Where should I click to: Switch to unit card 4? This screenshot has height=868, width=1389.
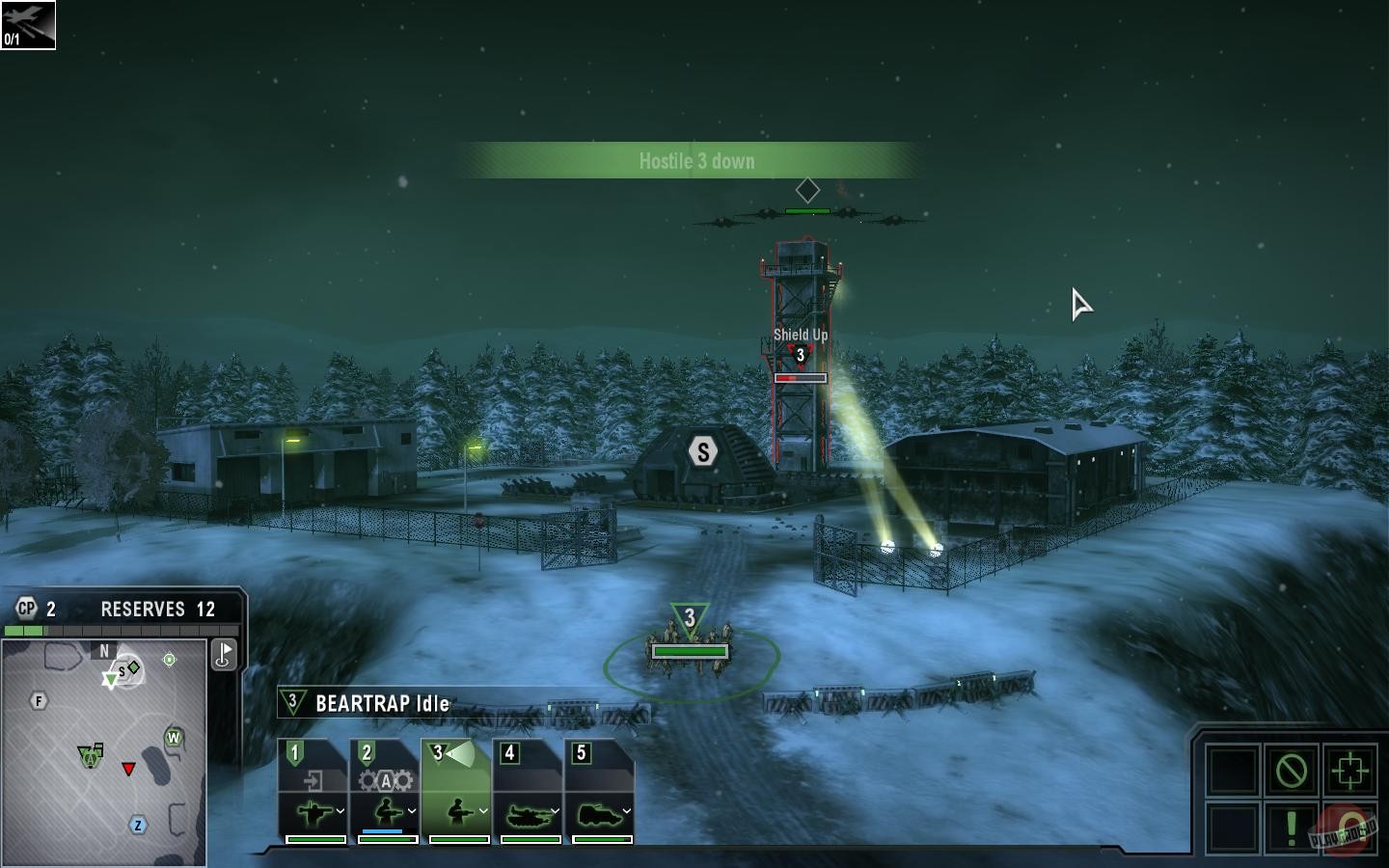508,751
